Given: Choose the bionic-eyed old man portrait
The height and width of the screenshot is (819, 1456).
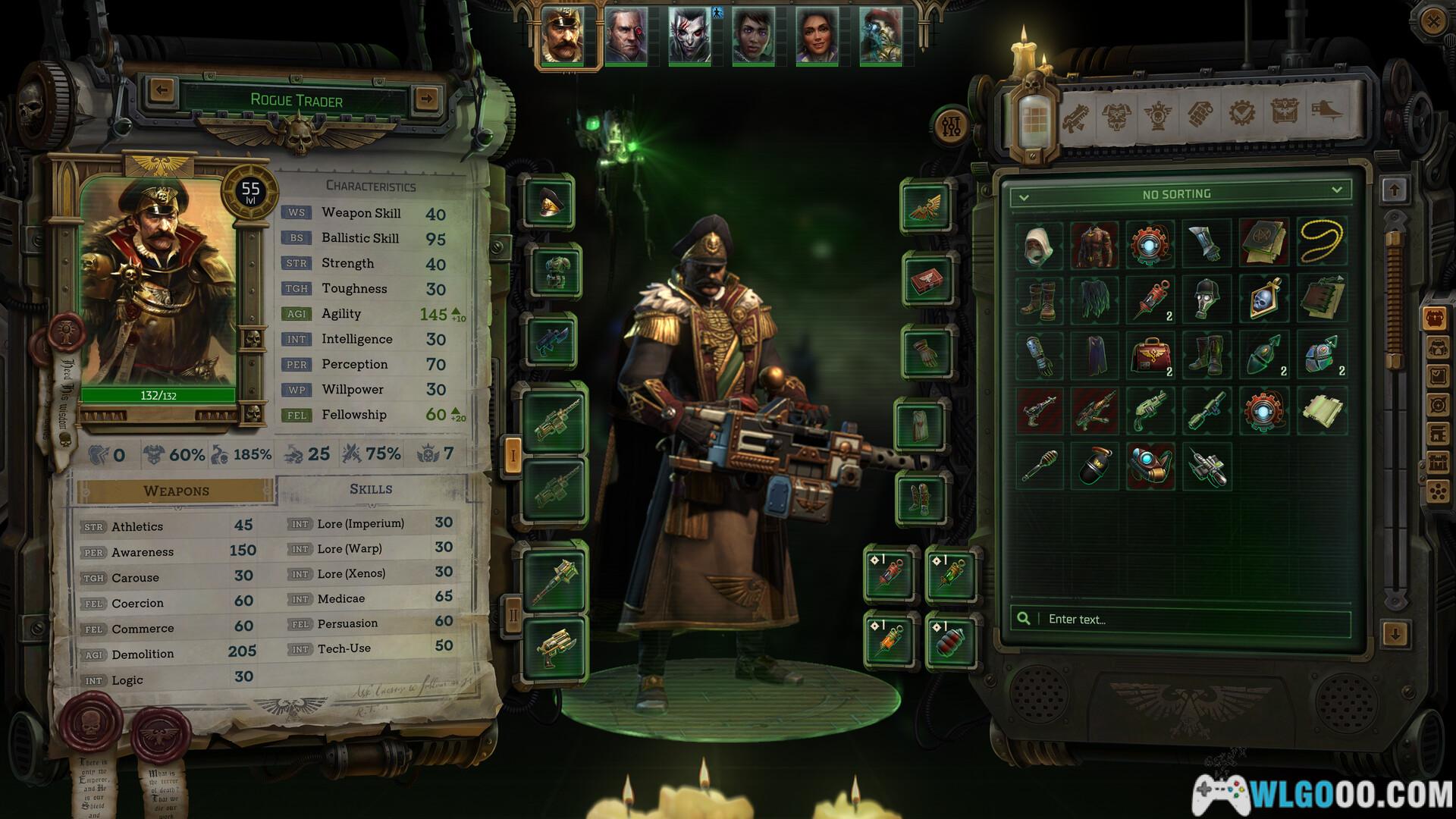Looking at the screenshot, I should click(x=626, y=36).
